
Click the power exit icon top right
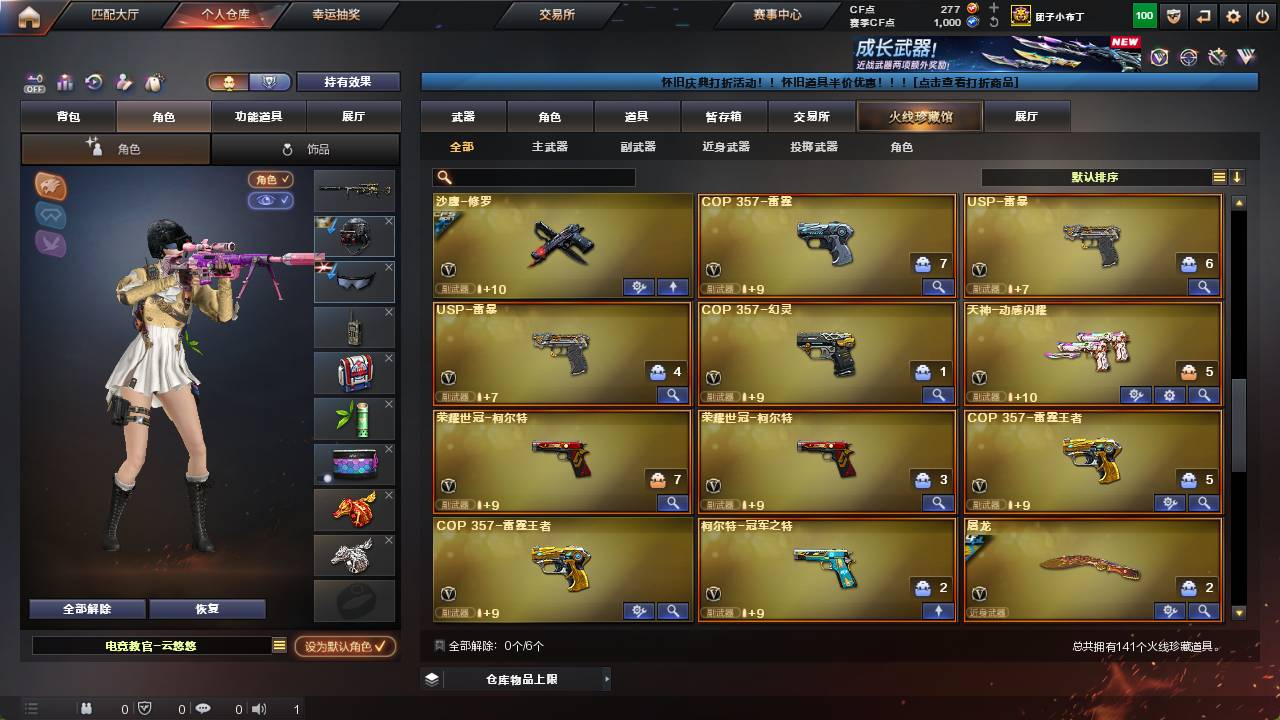pos(1262,15)
